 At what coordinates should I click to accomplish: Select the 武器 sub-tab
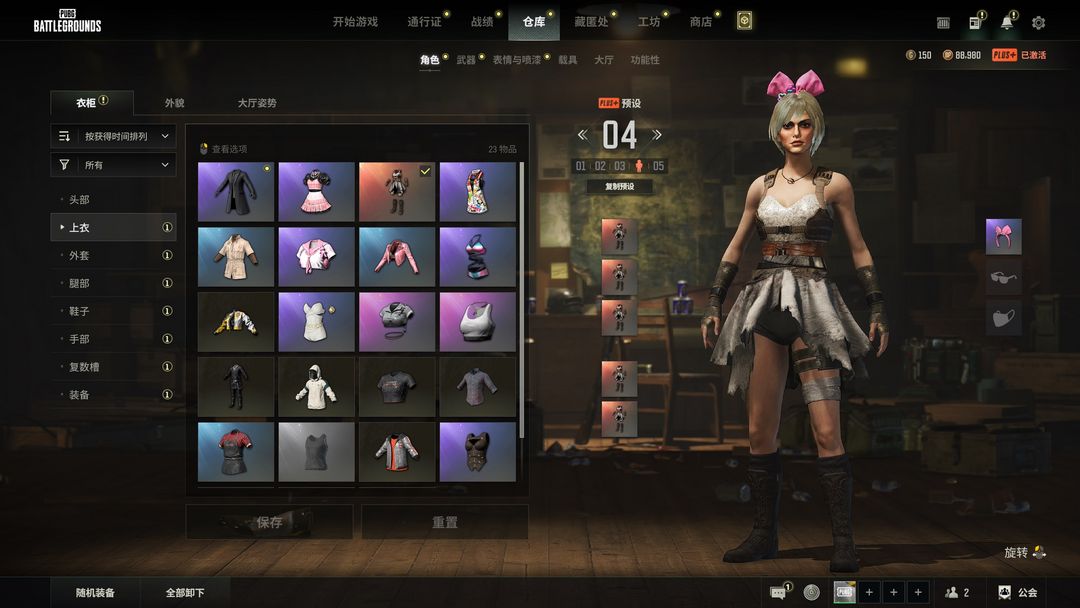tap(466, 60)
